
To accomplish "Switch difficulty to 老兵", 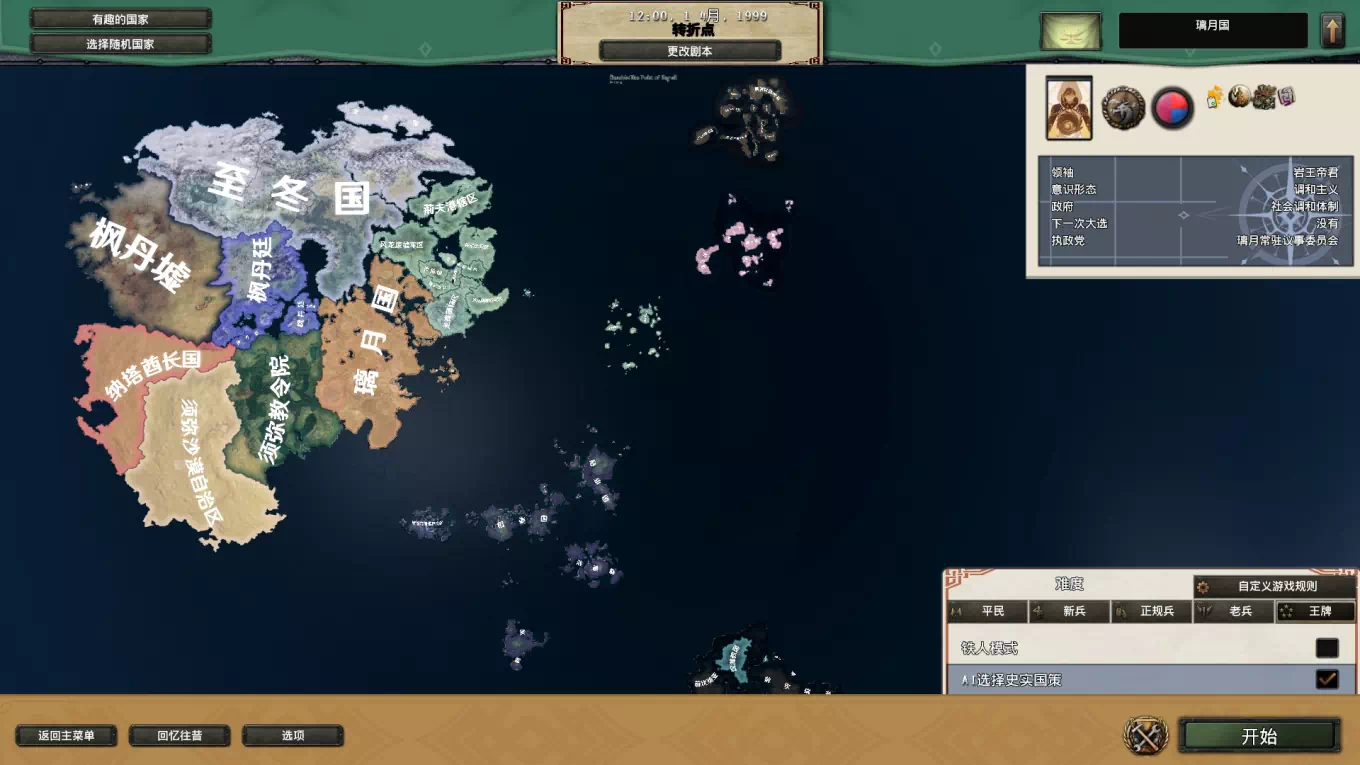I will [1234, 611].
